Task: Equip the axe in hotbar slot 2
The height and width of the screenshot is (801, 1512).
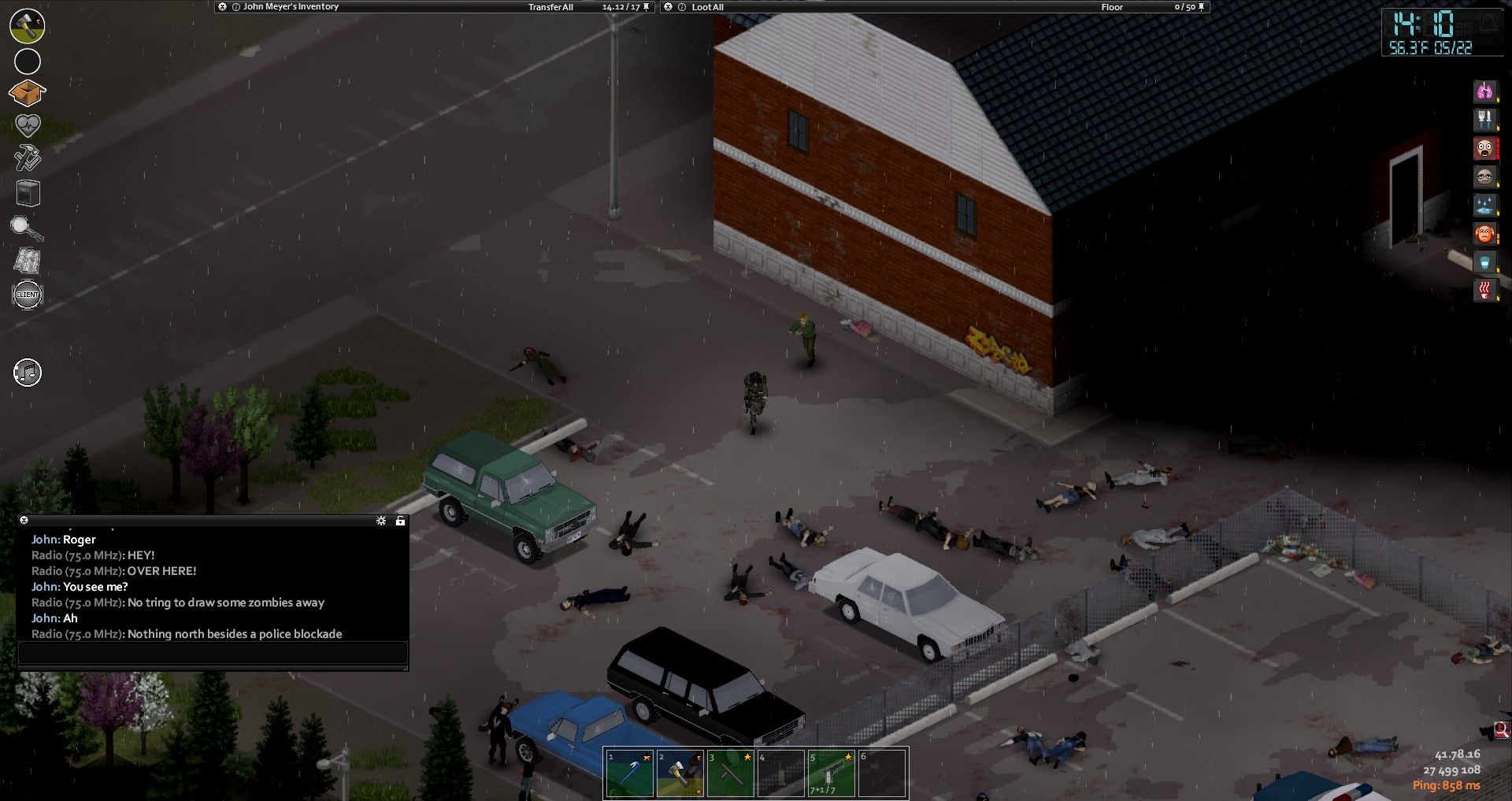Action: click(x=680, y=773)
